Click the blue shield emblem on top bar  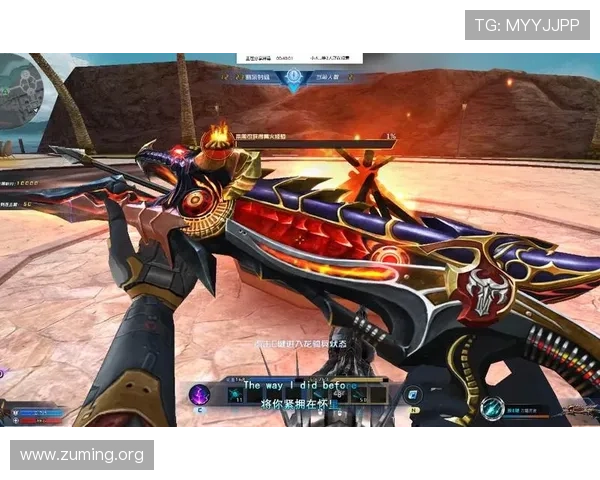point(293,77)
